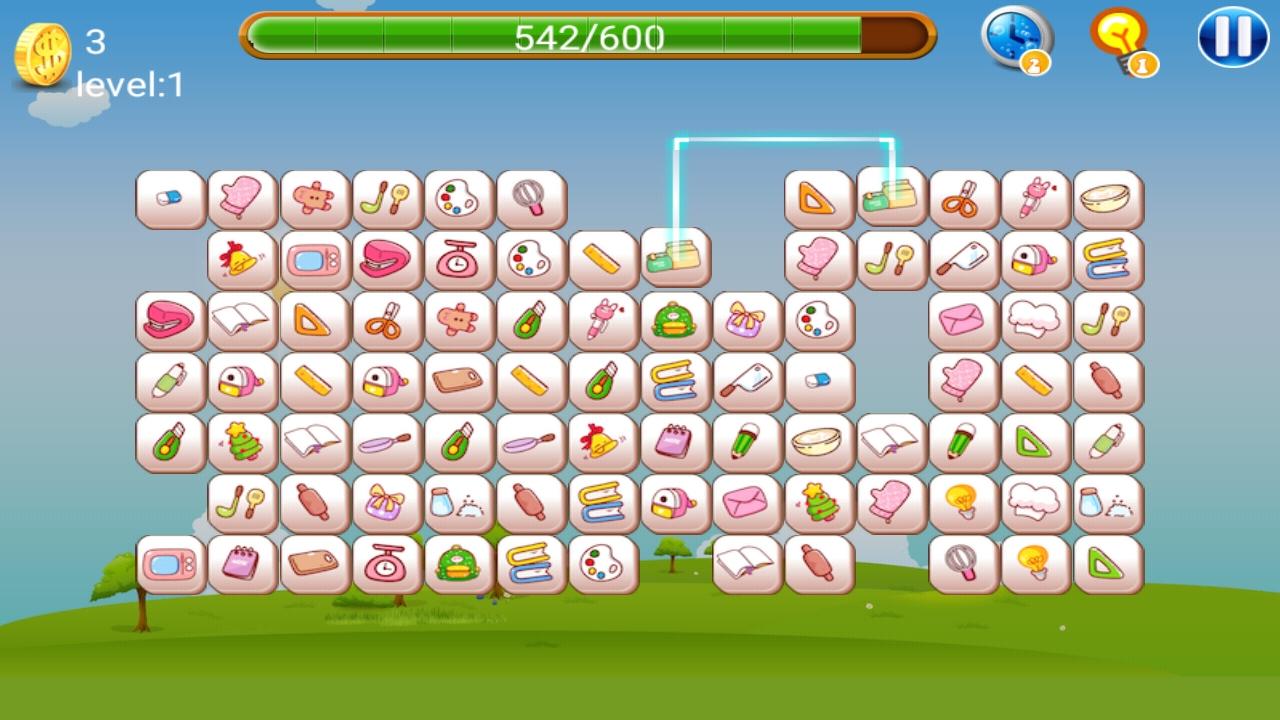This screenshot has height=720, width=1280.
Task: Pick the microwave oven tile in bottom row
Action: pos(171,565)
